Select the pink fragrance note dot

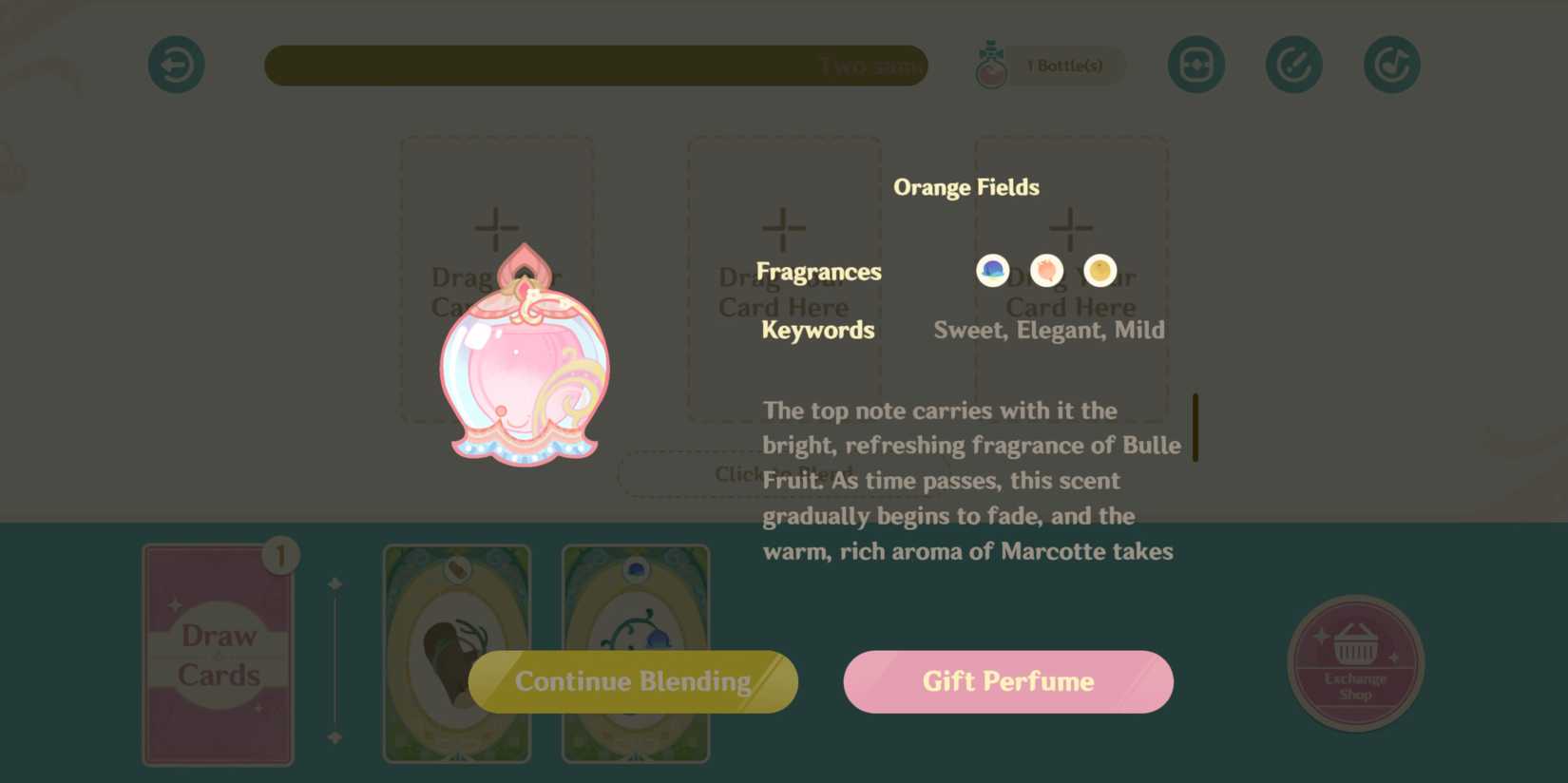(1045, 269)
